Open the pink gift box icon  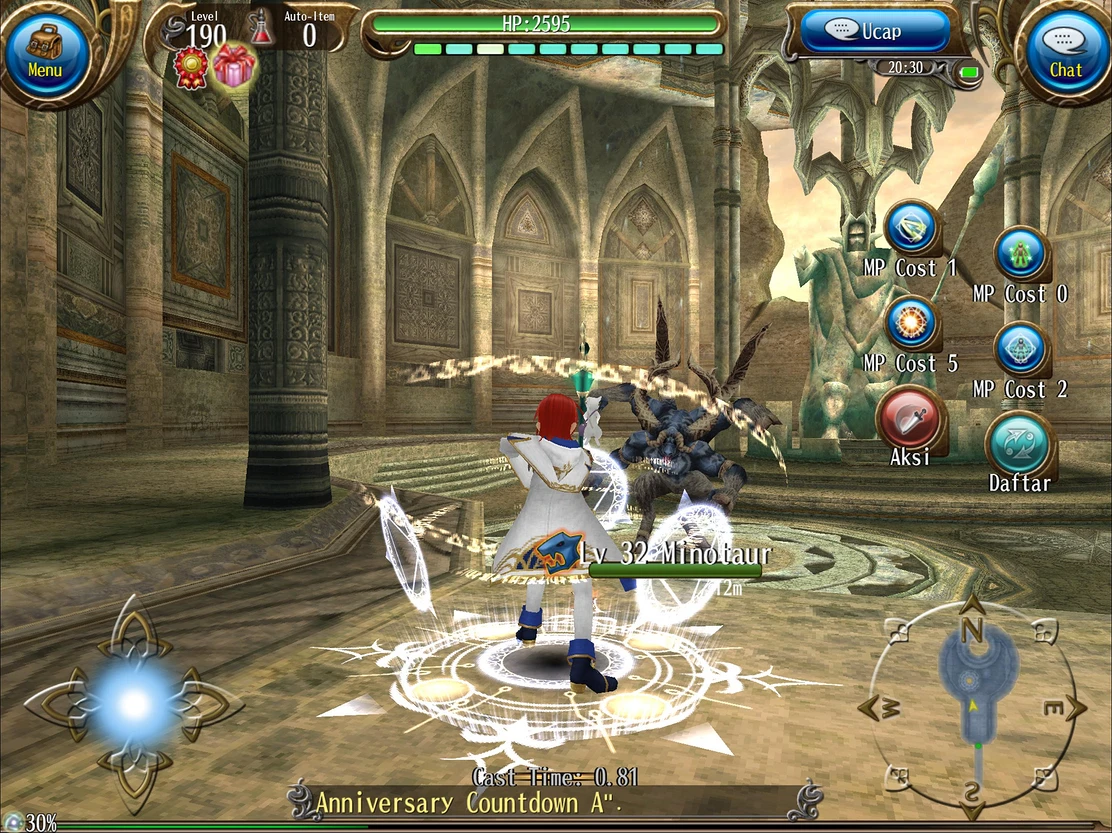(x=234, y=66)
